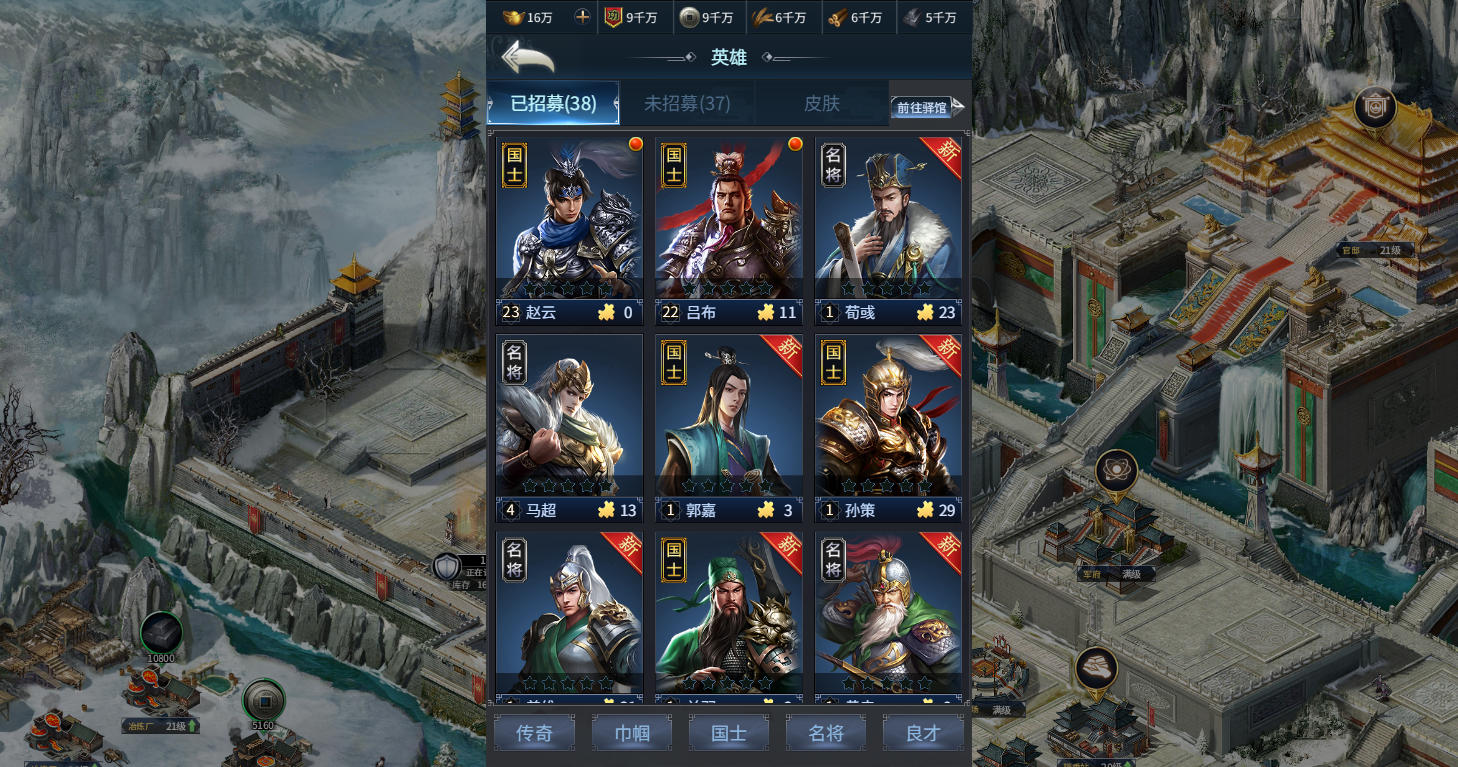Open the 荀彧 hero card
Viewport: 1458px width, 767px height.
(x=888, y=230)
